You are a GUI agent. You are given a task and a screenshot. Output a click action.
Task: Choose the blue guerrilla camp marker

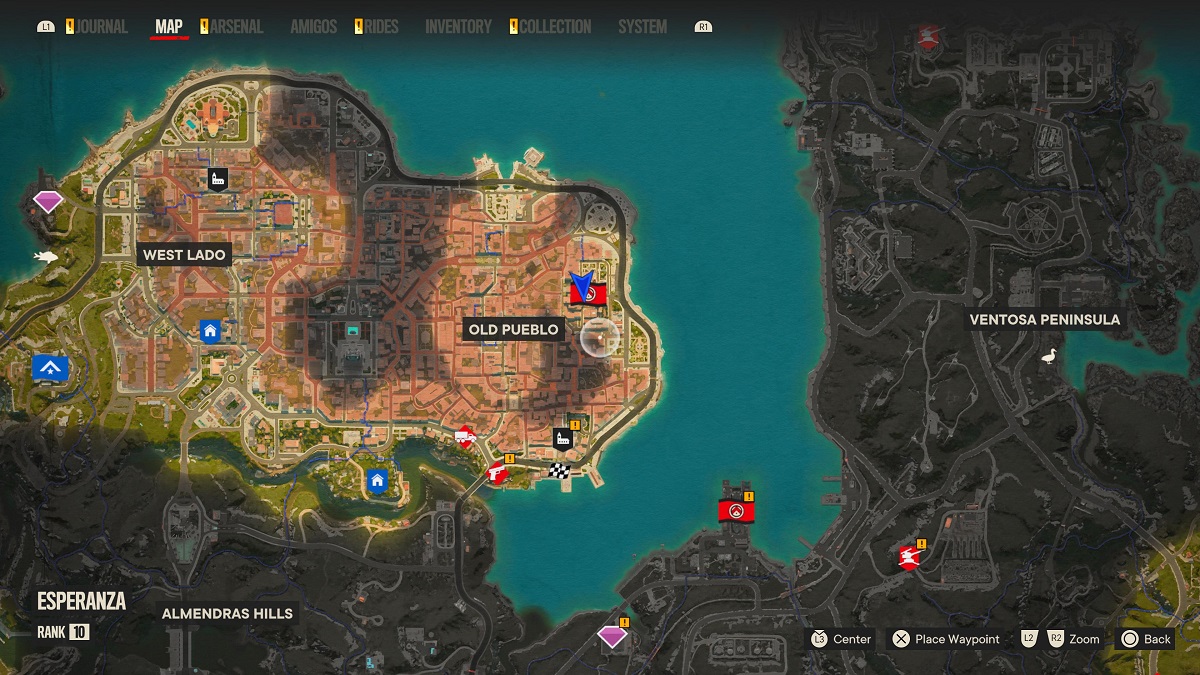pyautogui.click(x=49, y=368)
